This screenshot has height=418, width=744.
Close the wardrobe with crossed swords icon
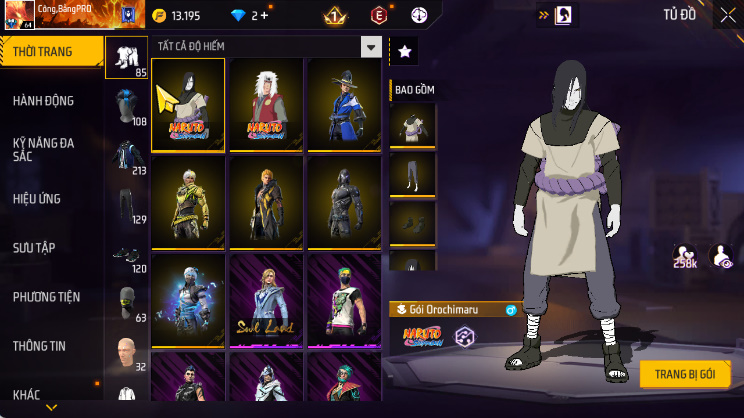tap(727, 15)
